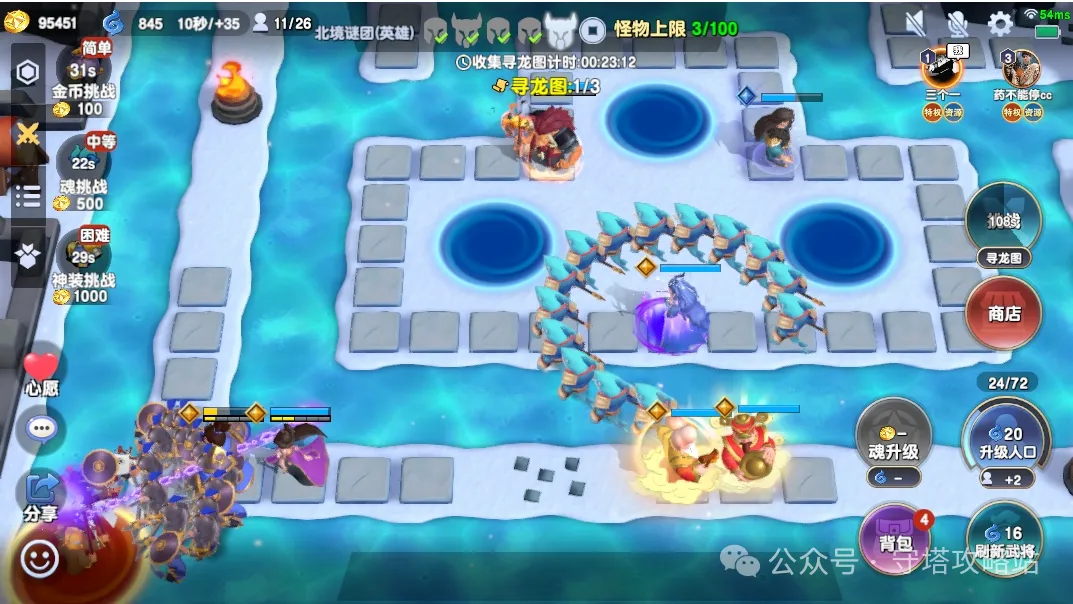Open the smiley emoji button

[40, 559]
